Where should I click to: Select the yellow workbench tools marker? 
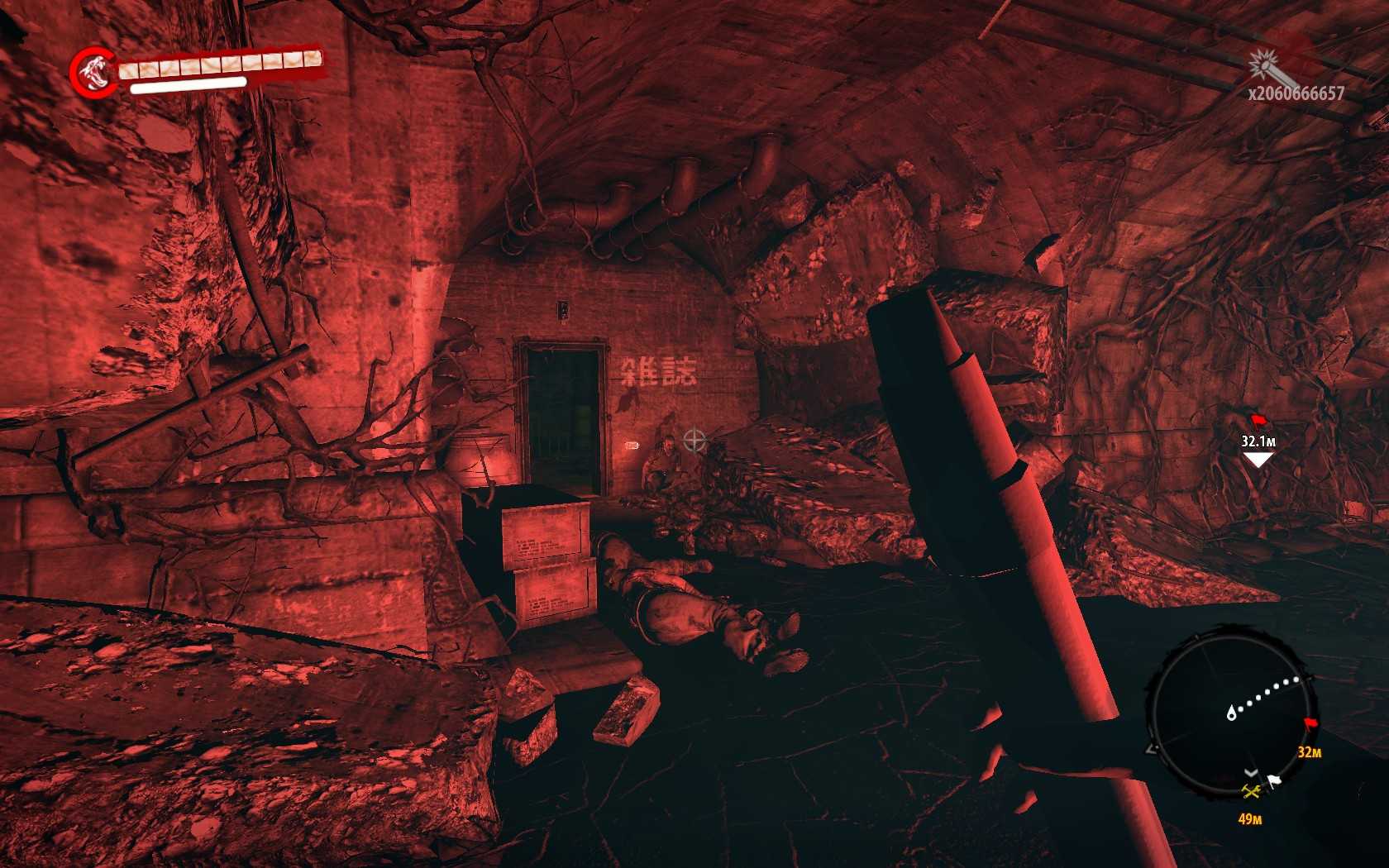[1251, 793]
